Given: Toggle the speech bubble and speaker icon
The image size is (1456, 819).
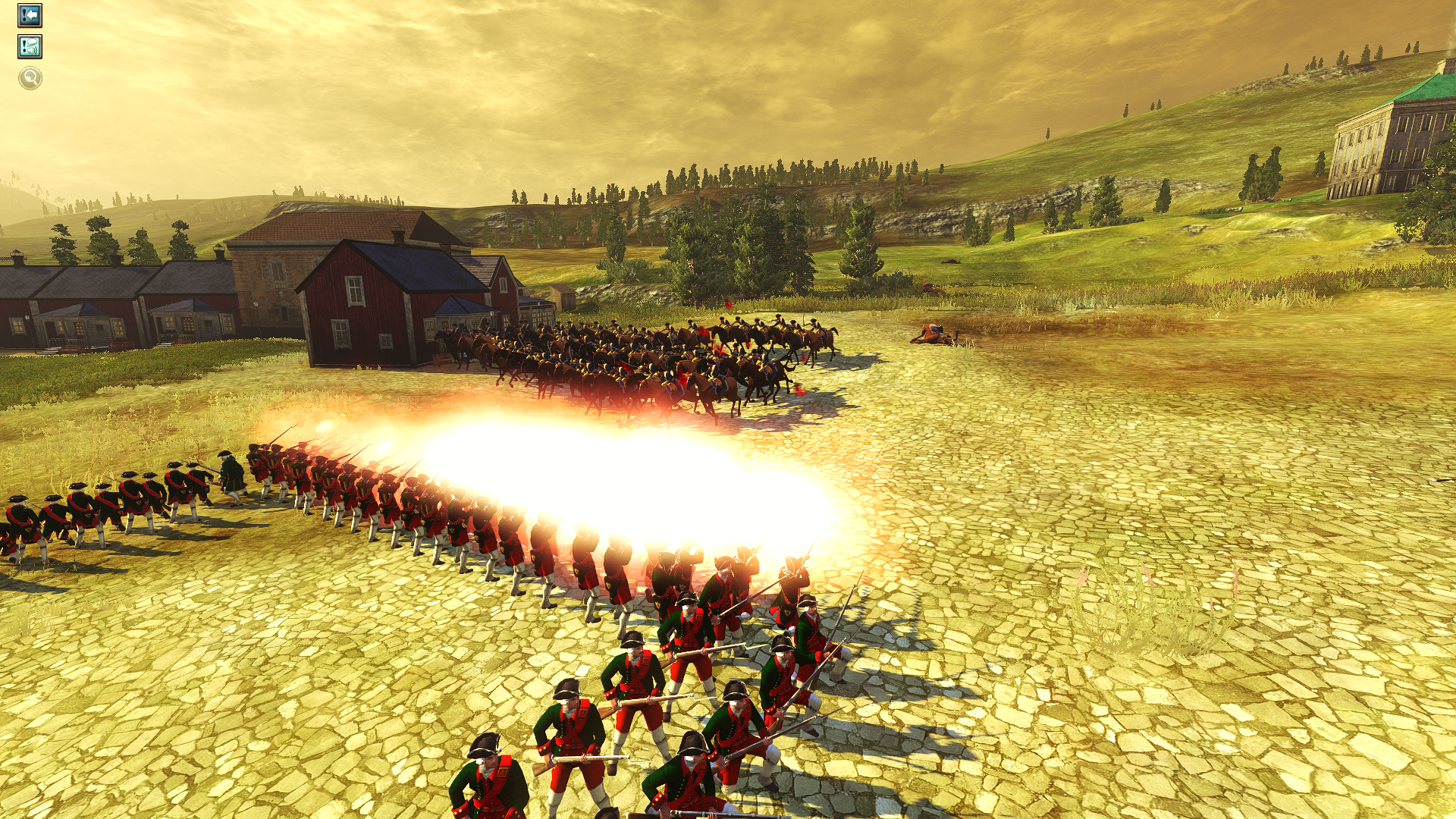Looking at the screenshot, I should pos(30,47).
